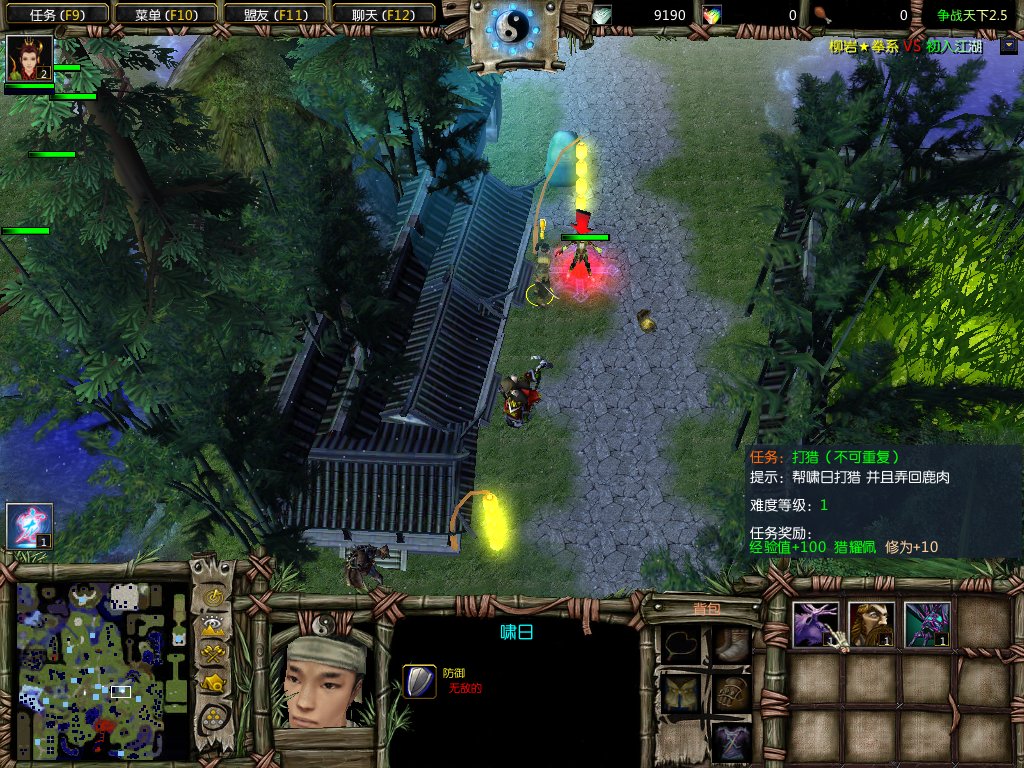This screenshot has width=1024, height=768.
Task: Activate the minimap signal ping button
Action: (213, 597)
